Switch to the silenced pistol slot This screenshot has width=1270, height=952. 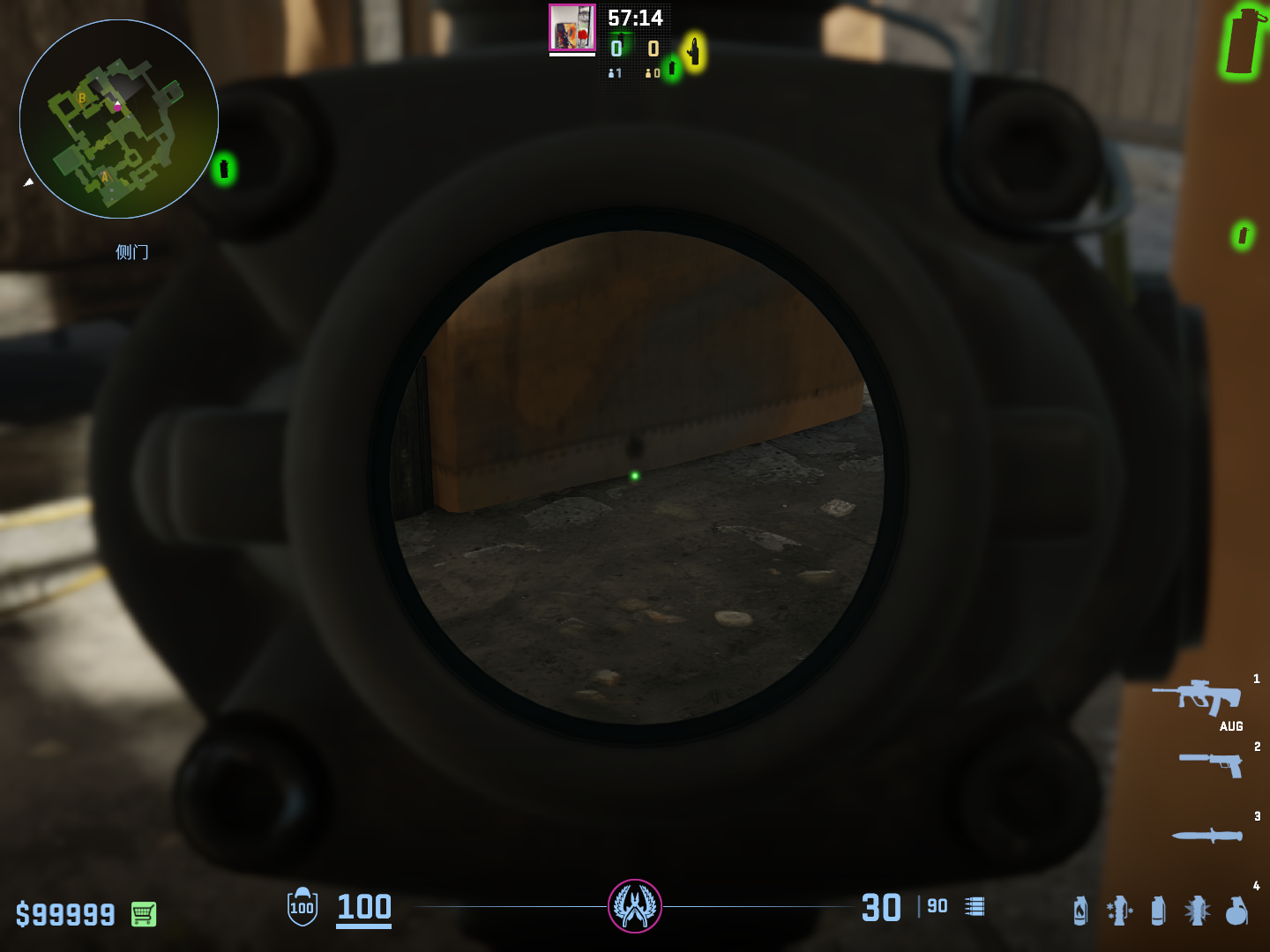tap(1211, 763)
